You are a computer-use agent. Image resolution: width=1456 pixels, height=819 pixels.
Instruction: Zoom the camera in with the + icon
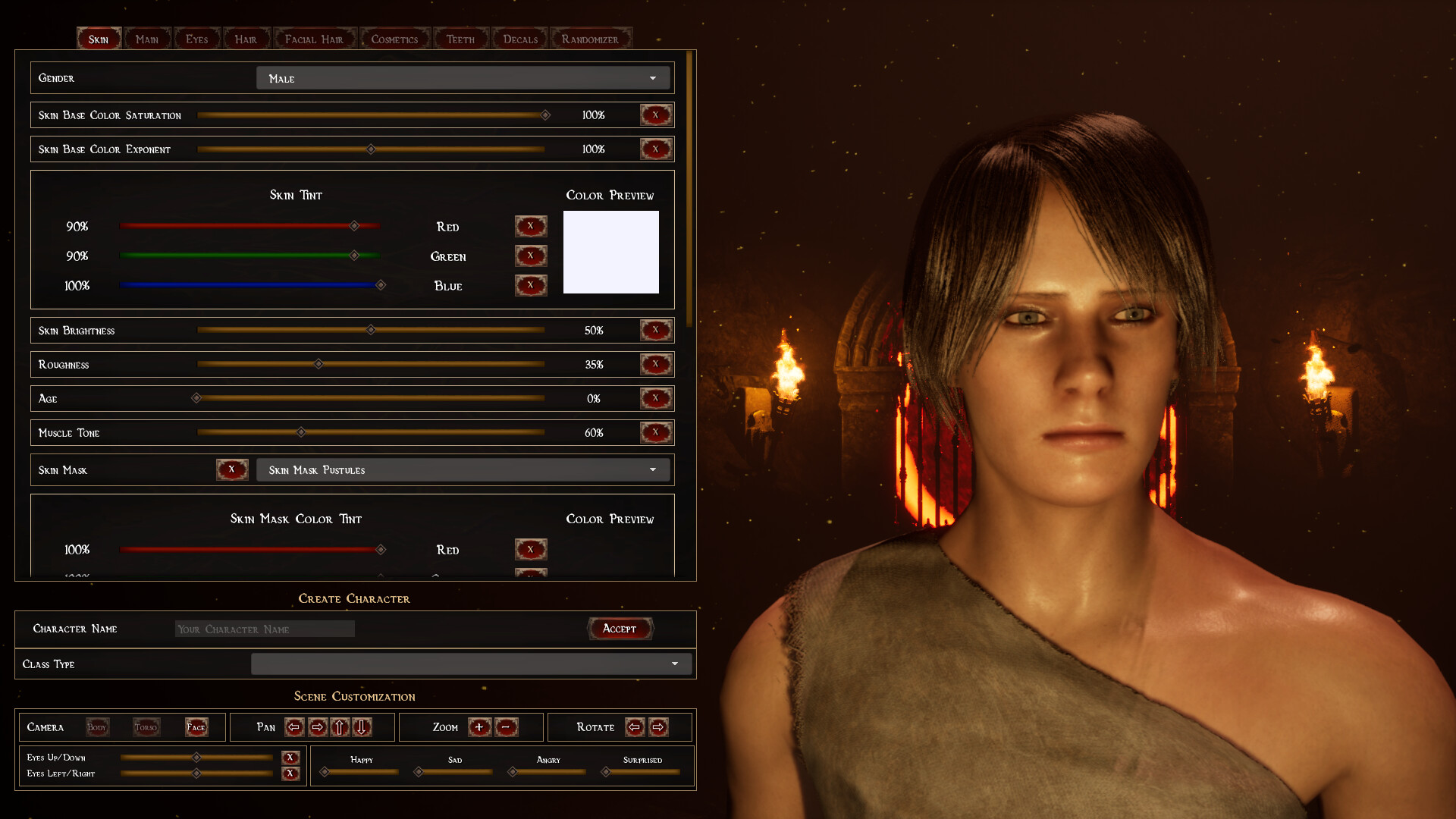(480, 726)
